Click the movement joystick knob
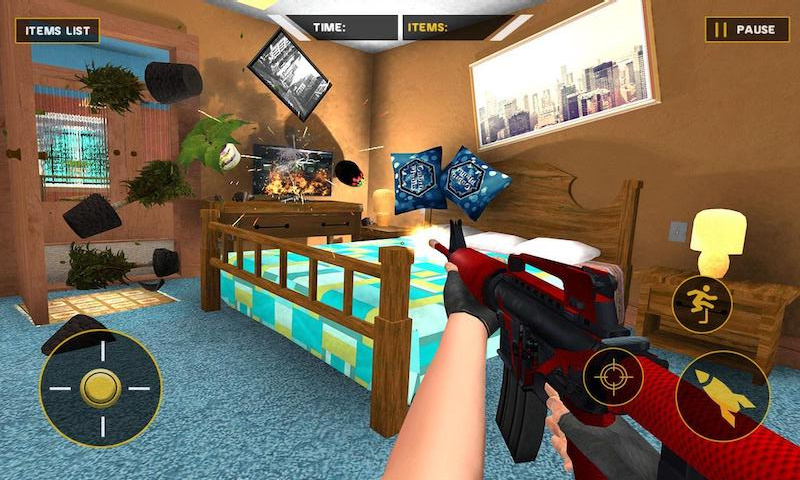Image resolution: width=800 pixels, height=480 pixels. pos(100,387)
